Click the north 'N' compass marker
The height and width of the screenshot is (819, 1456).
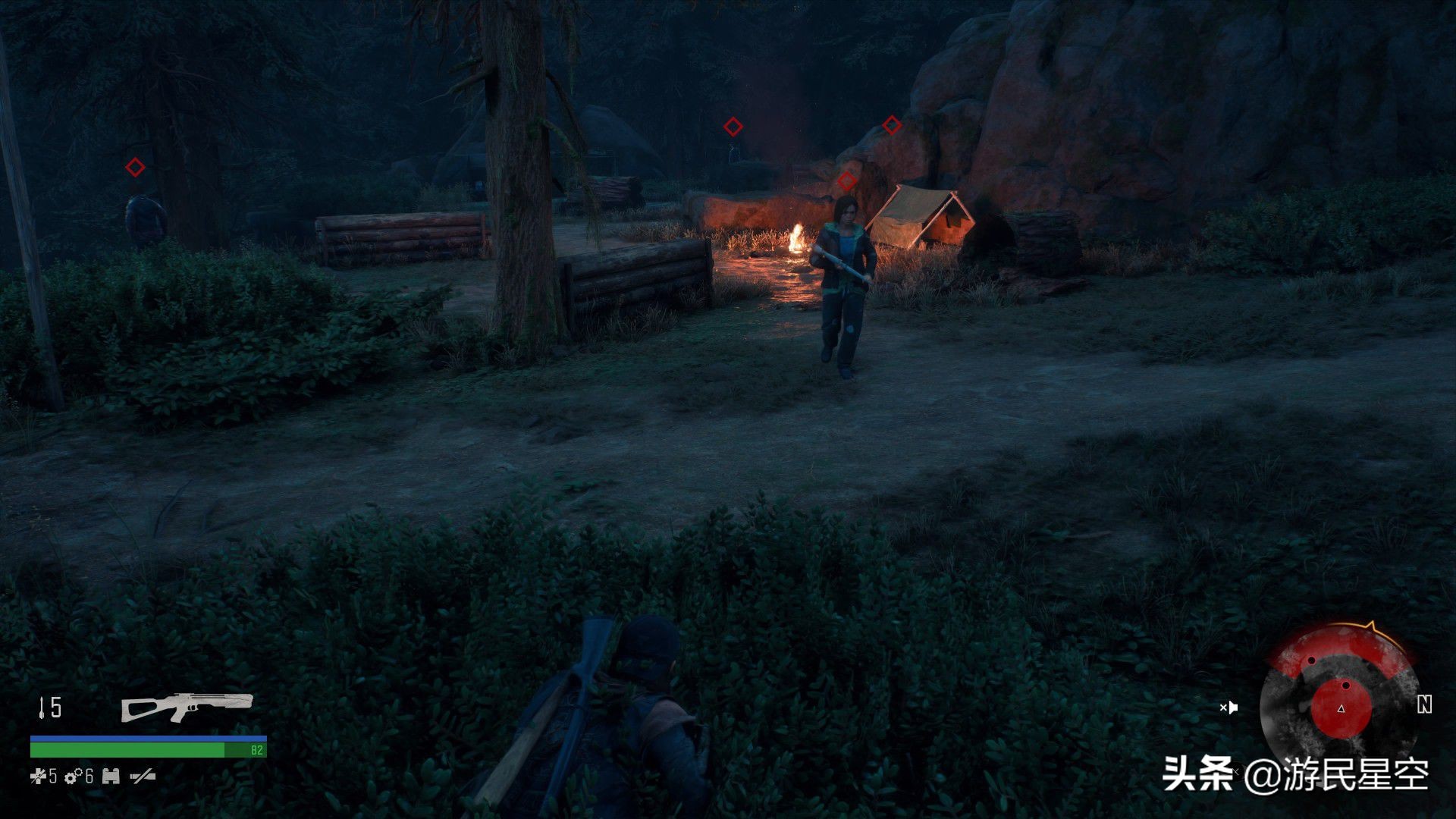coord(1424,705)
